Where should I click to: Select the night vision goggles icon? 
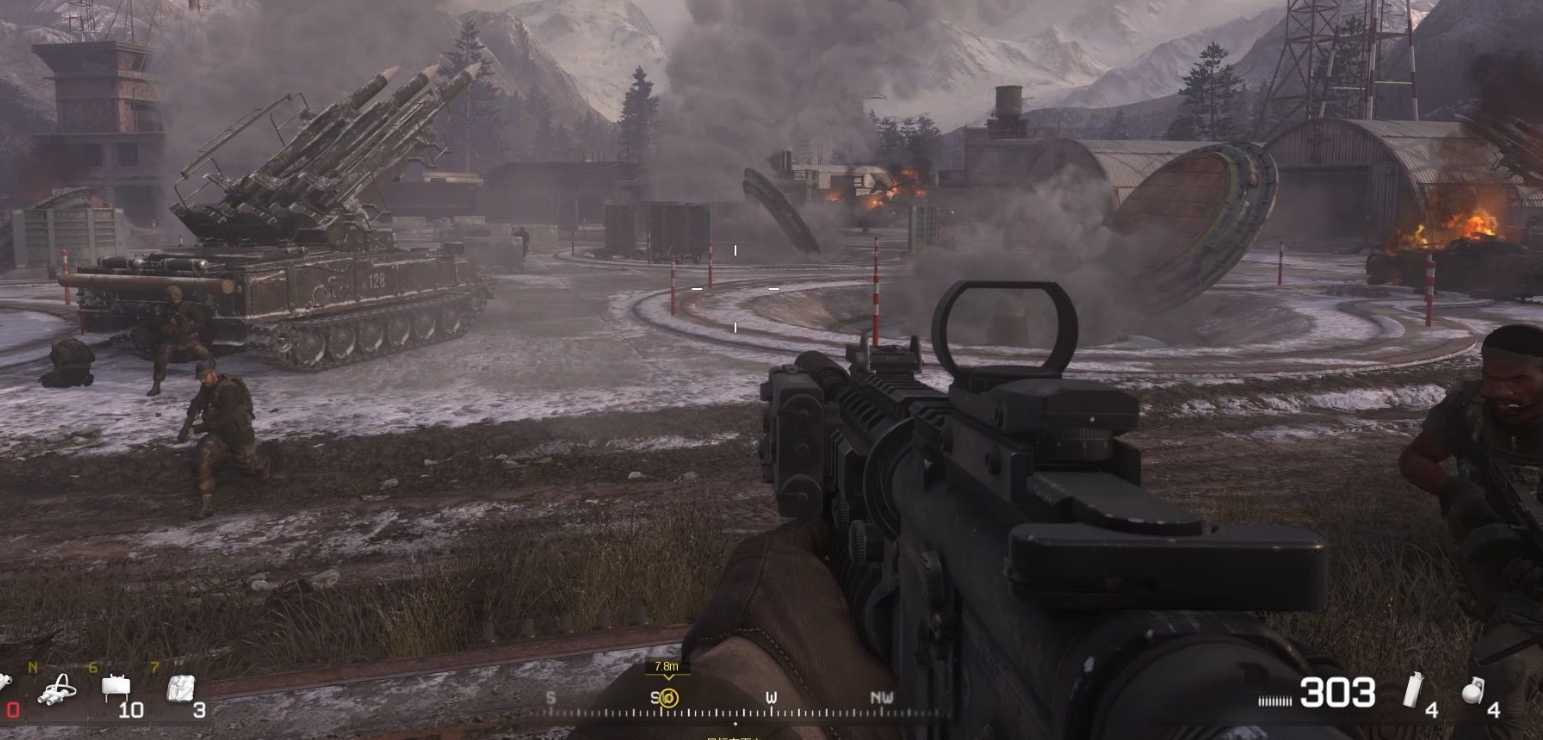click(x=58, y=689)
